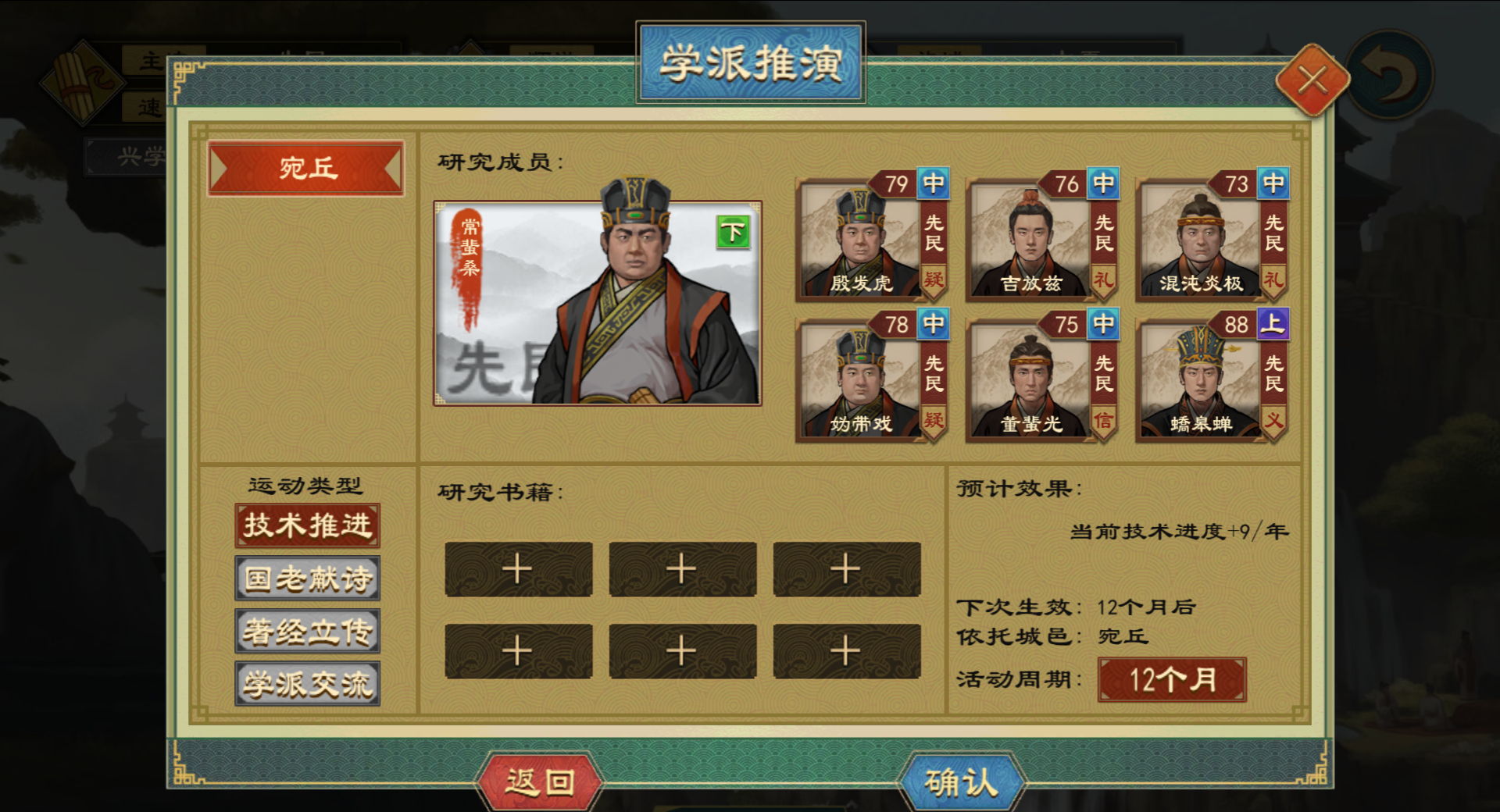The width and height of the screenshot is (1500, 812).
Task: Open a bottom-row empty book slot
Action: coord(517,650)
